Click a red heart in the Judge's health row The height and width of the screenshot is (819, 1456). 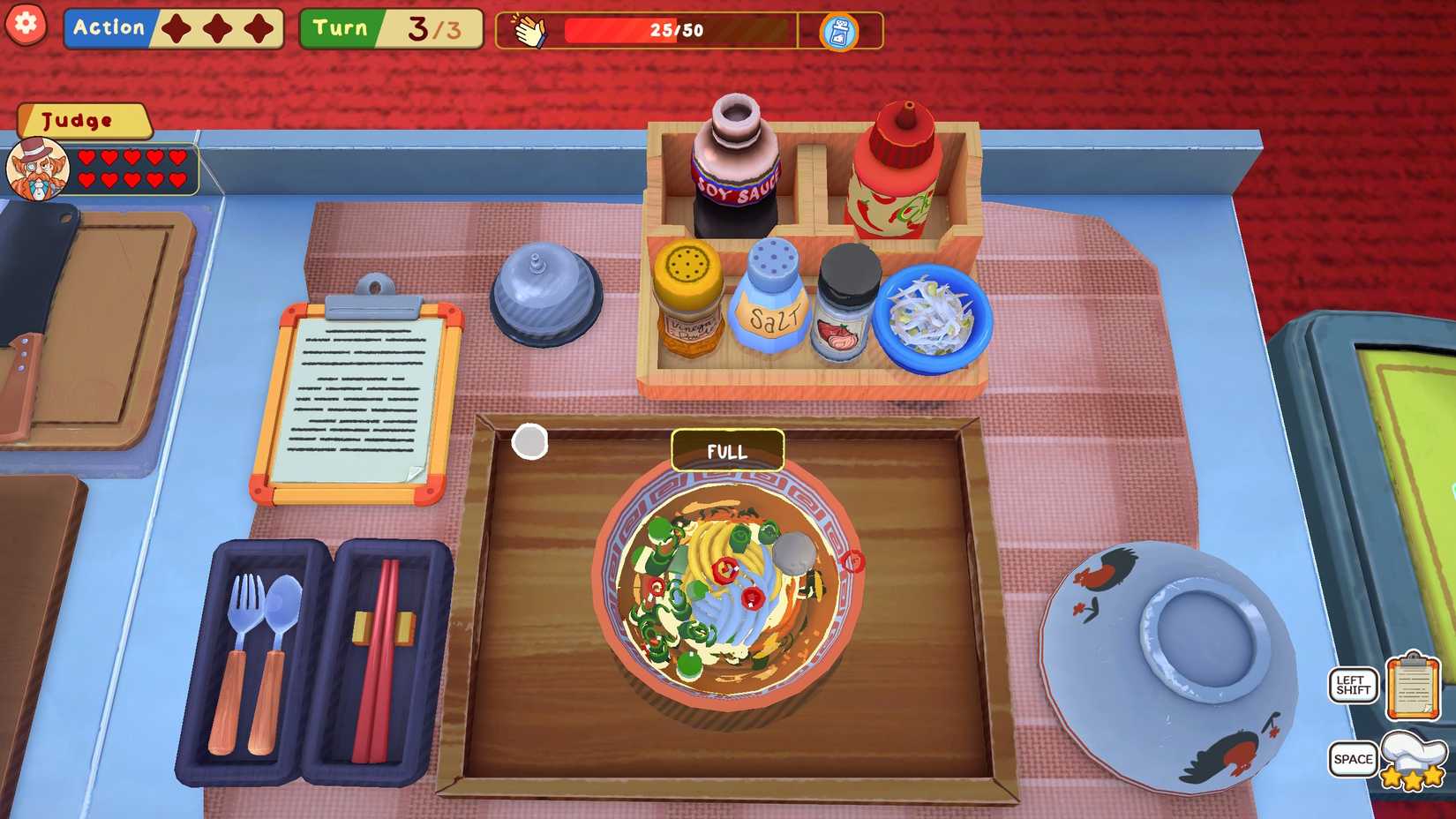click(x=88, y=157)
